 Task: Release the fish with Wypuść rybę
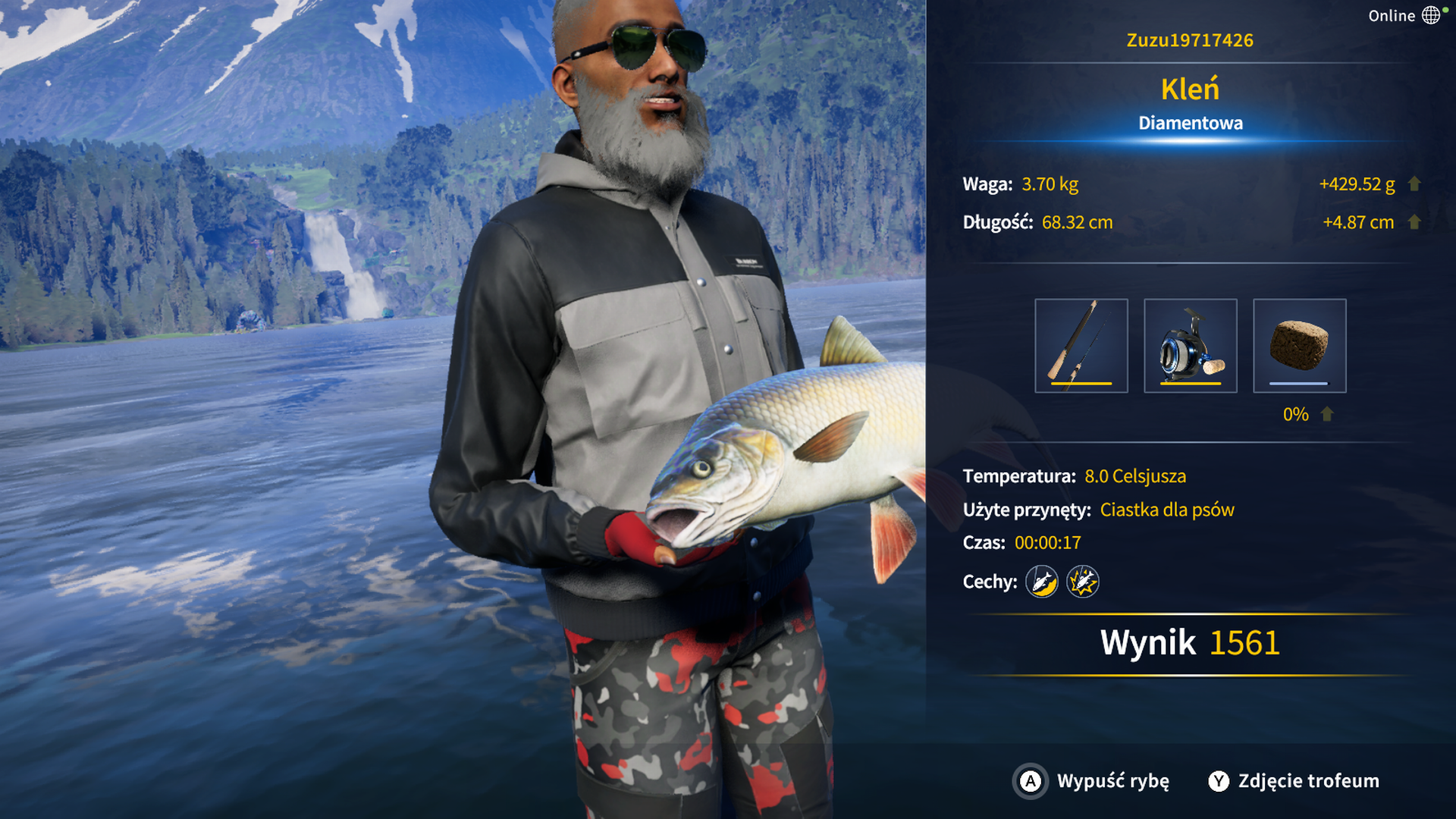(x=1092, y=781)
